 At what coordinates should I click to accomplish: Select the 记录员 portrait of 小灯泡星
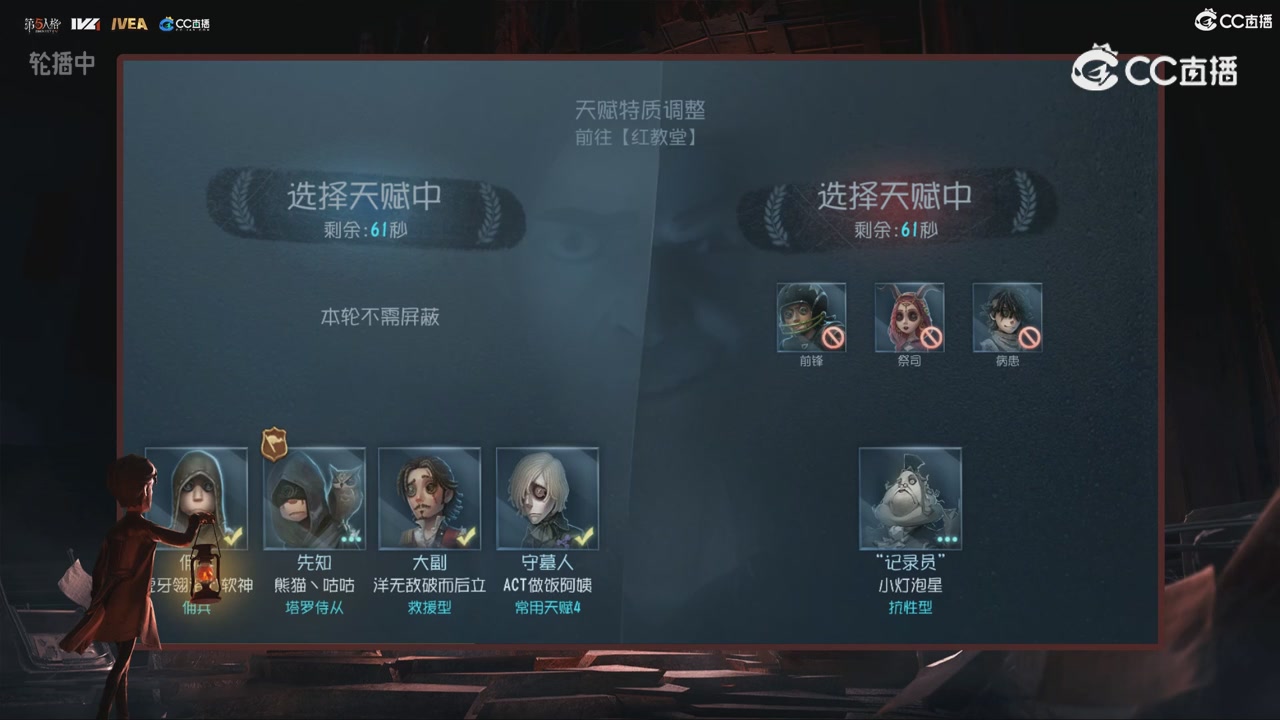(x=910, y=498)
